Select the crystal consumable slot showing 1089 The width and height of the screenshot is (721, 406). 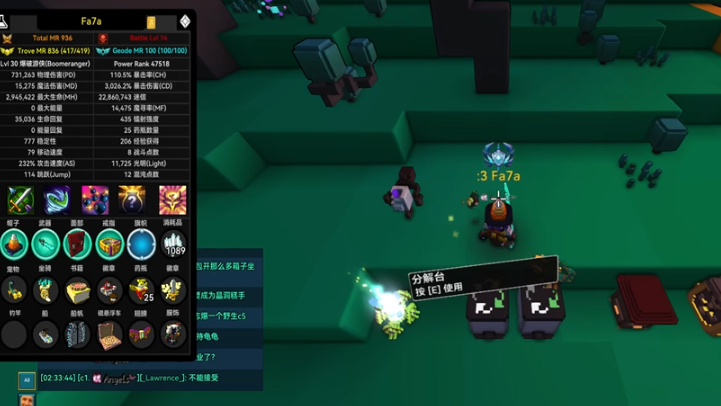173,244
